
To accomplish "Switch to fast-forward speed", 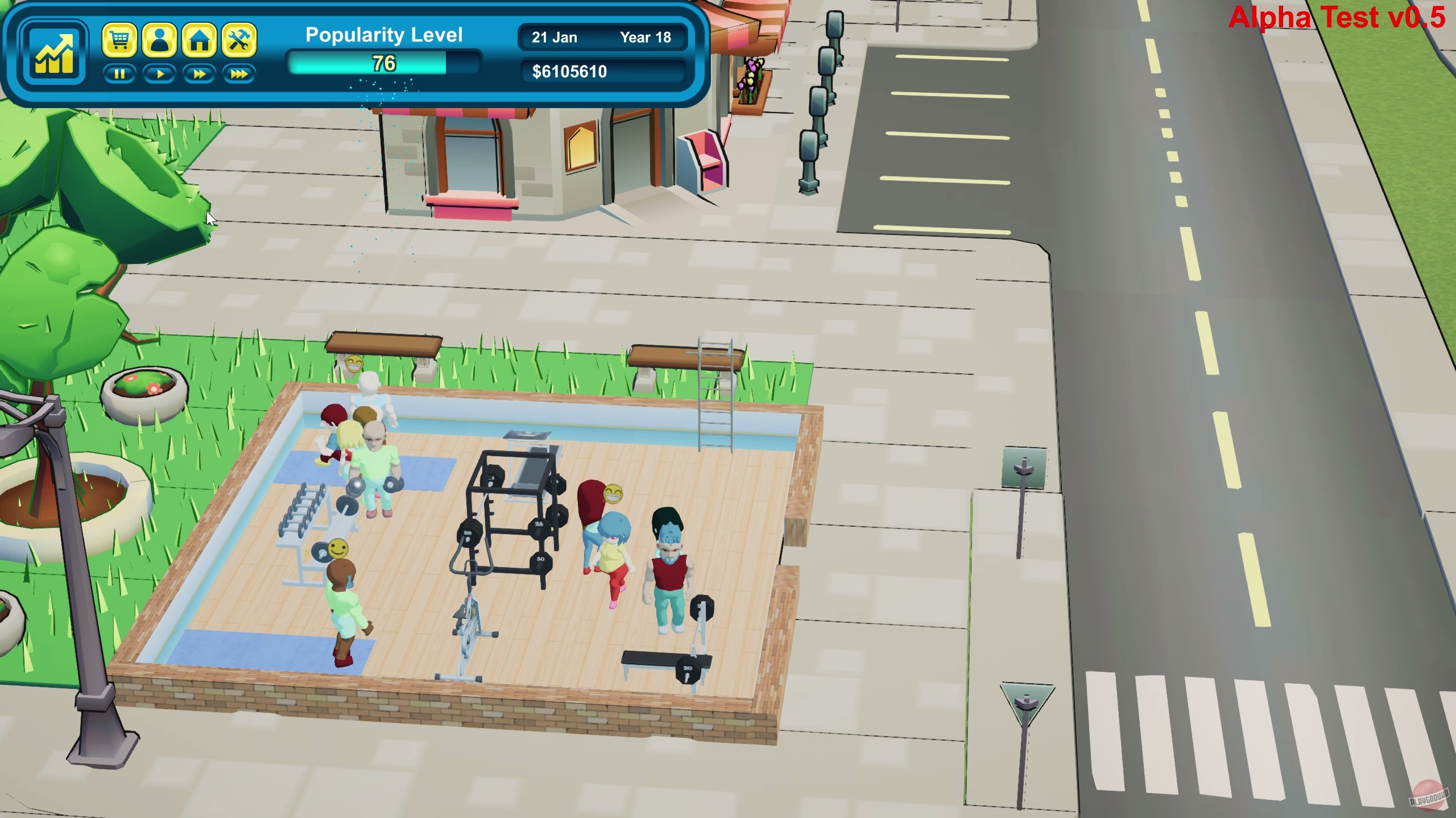I will 199,73.
